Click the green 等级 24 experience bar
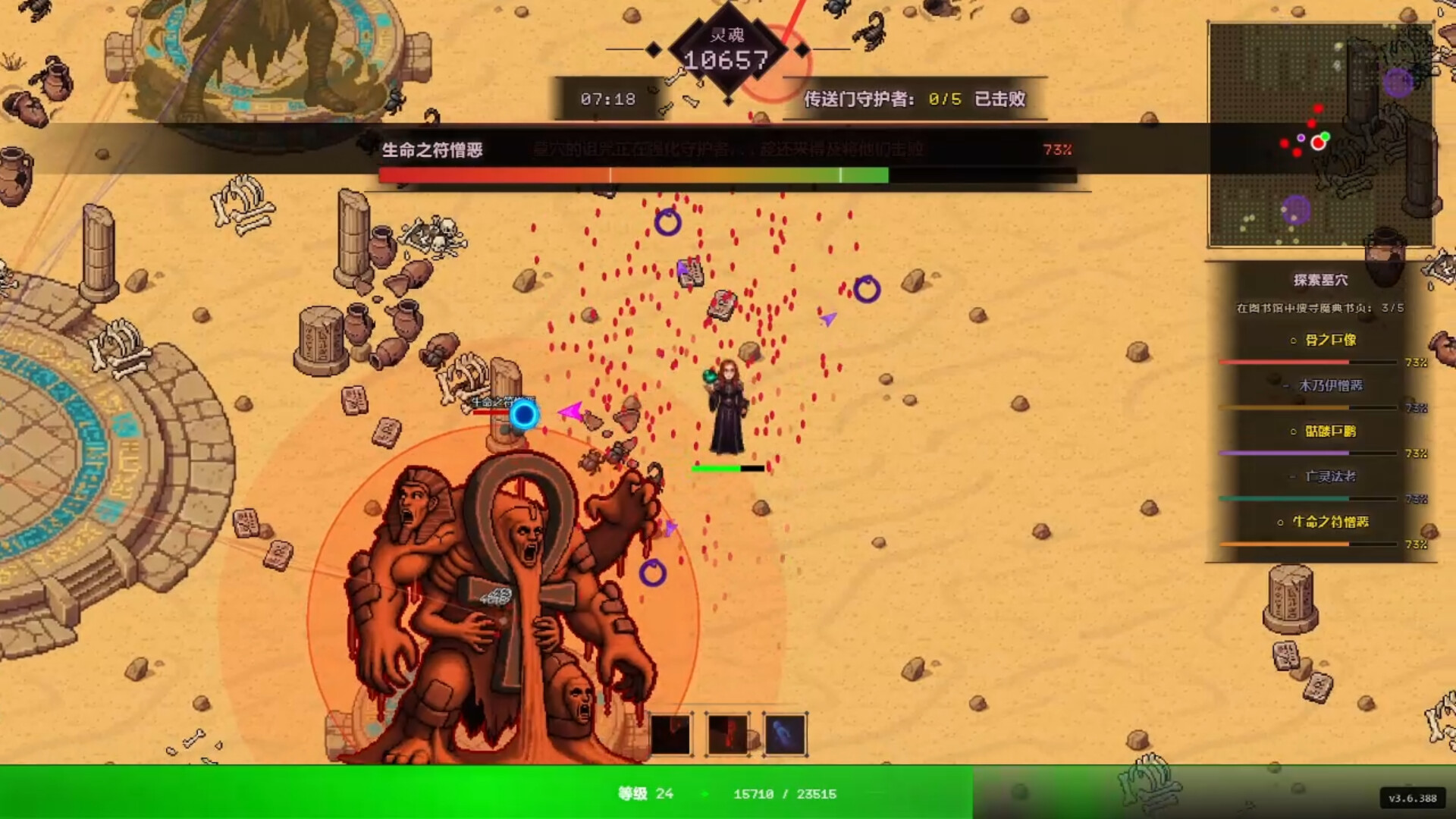 pyautogui.click(x=728, y=794)
